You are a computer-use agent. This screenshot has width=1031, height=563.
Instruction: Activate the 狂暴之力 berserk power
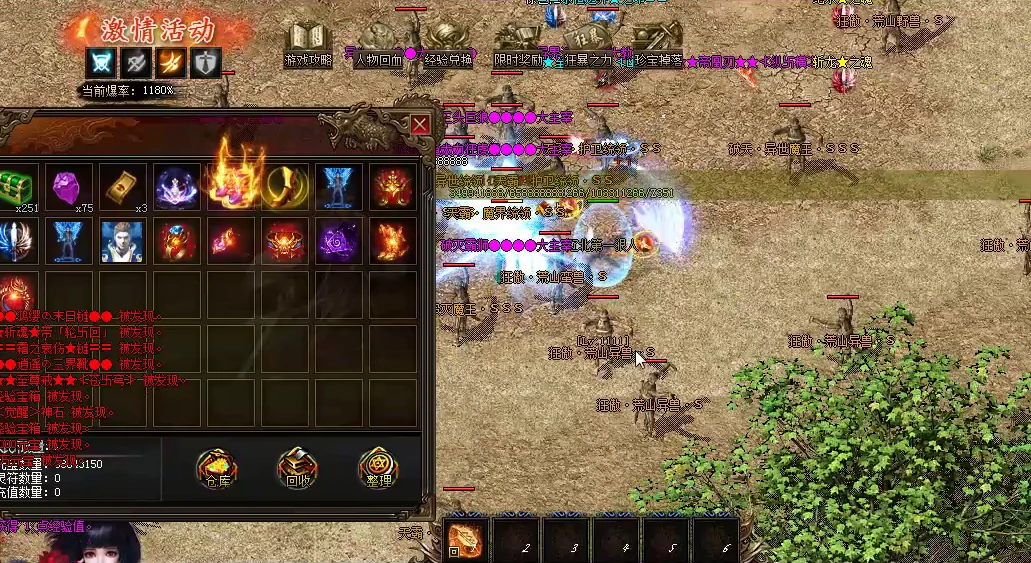click(x=588, y=45)
